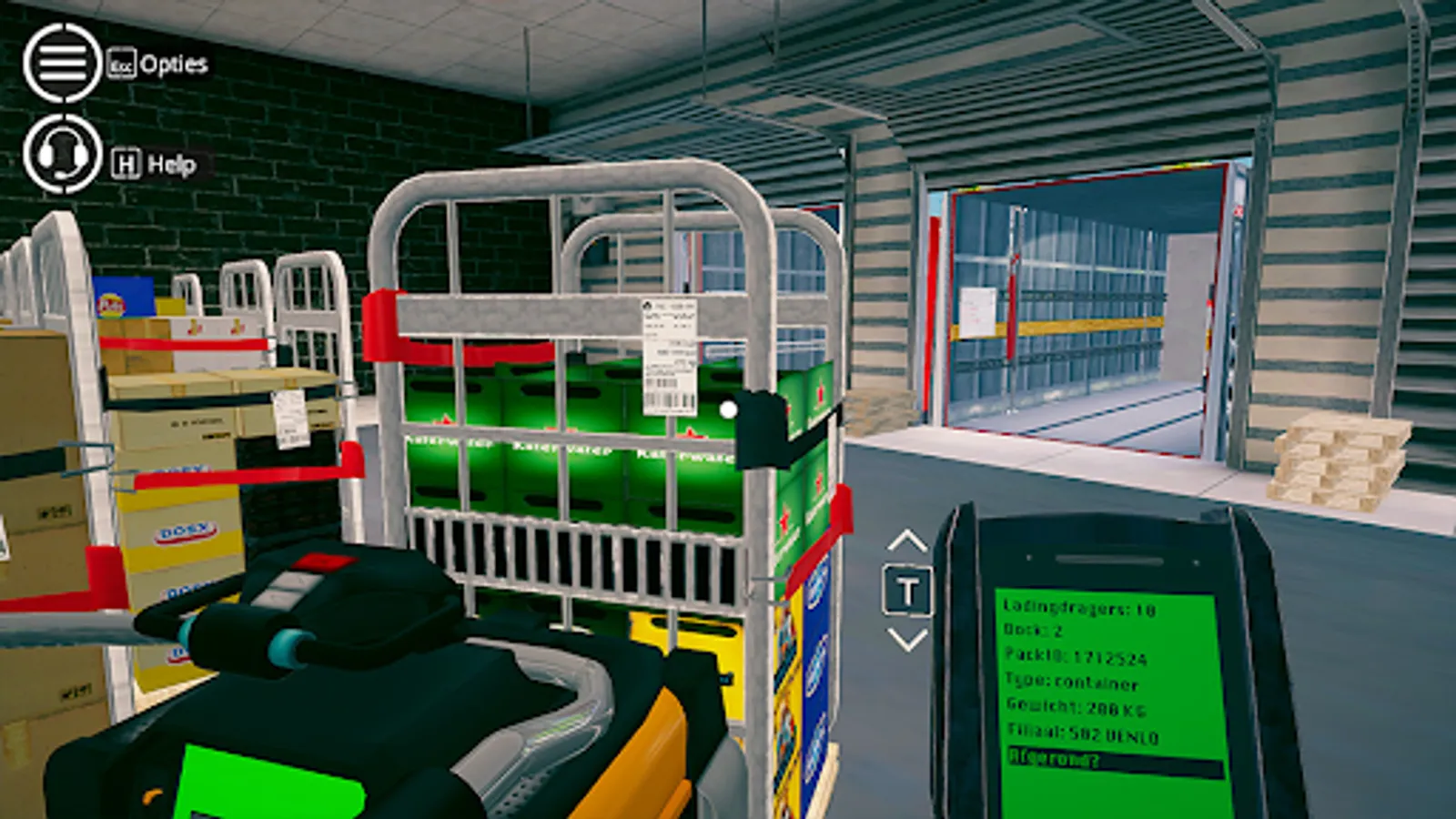The width and height of the screenshot is (1456, 819).
Task: Click the barcode label on the roll container
Action: point(671,350)
